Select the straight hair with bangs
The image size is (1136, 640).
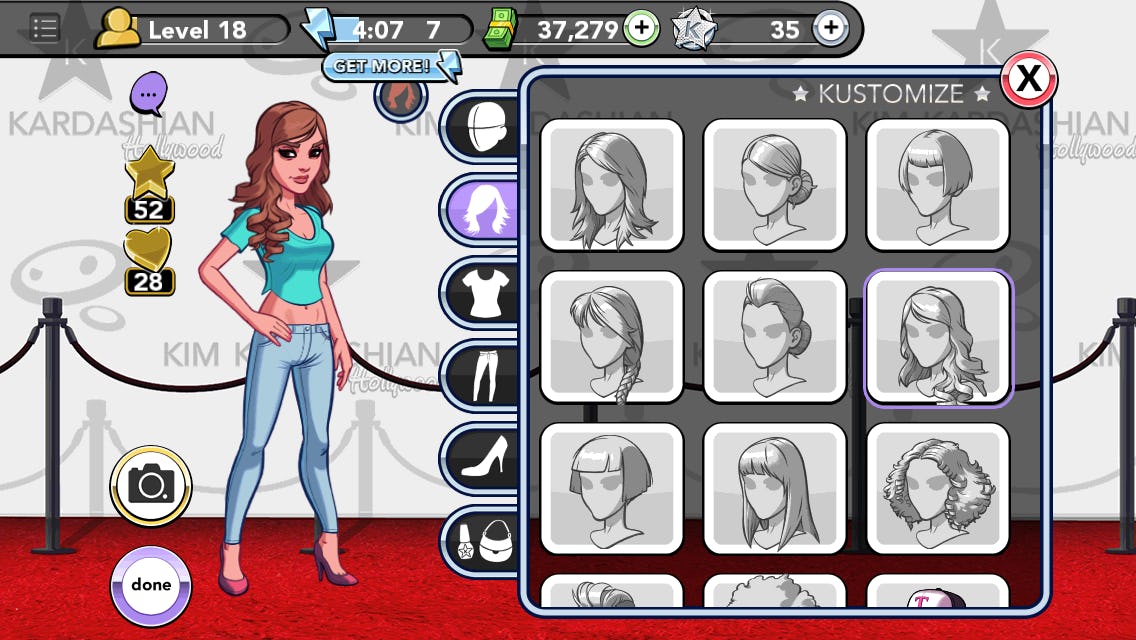[774, 489]
